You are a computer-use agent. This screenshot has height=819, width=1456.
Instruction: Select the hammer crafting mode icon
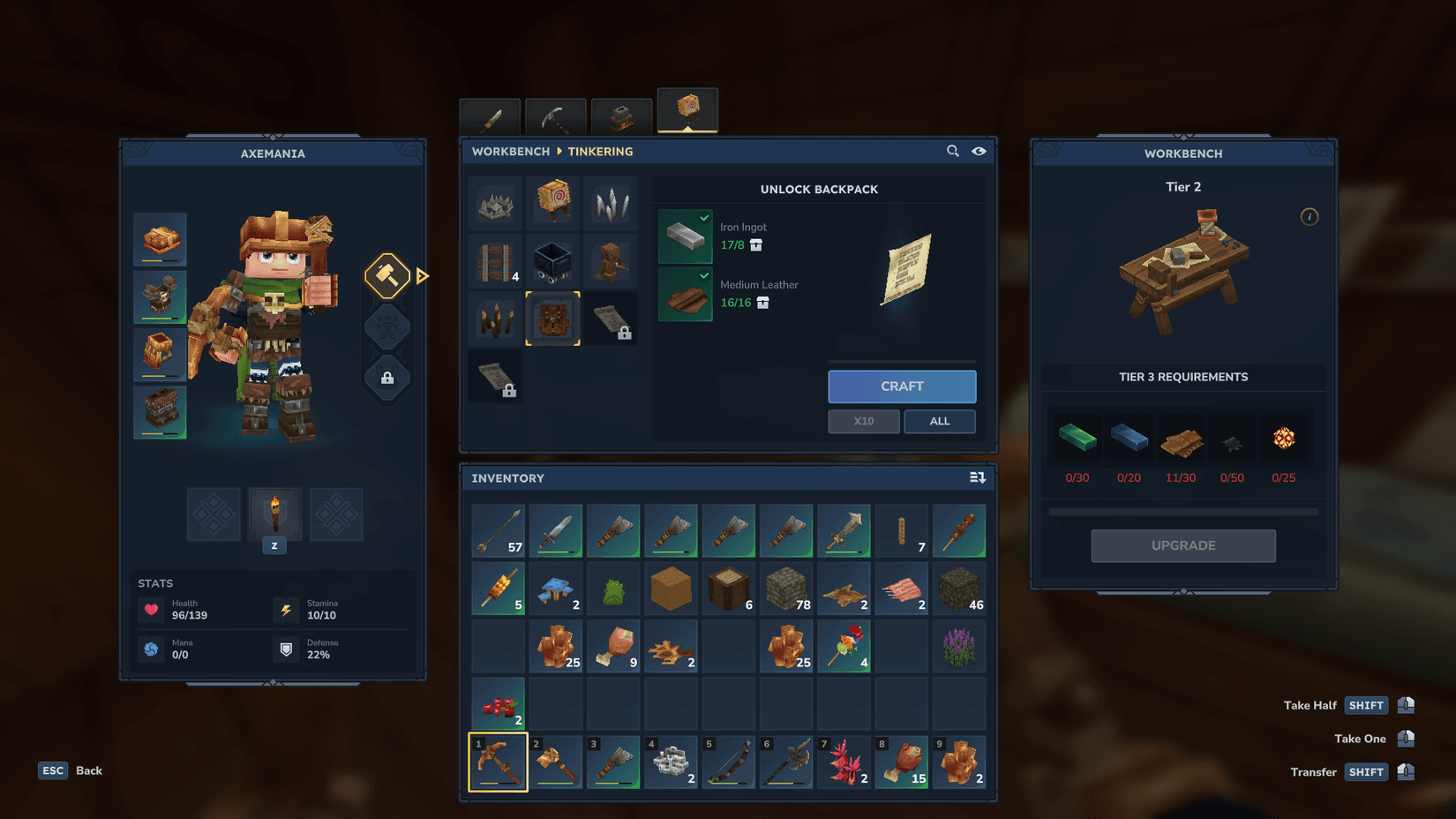pos(387,275)
